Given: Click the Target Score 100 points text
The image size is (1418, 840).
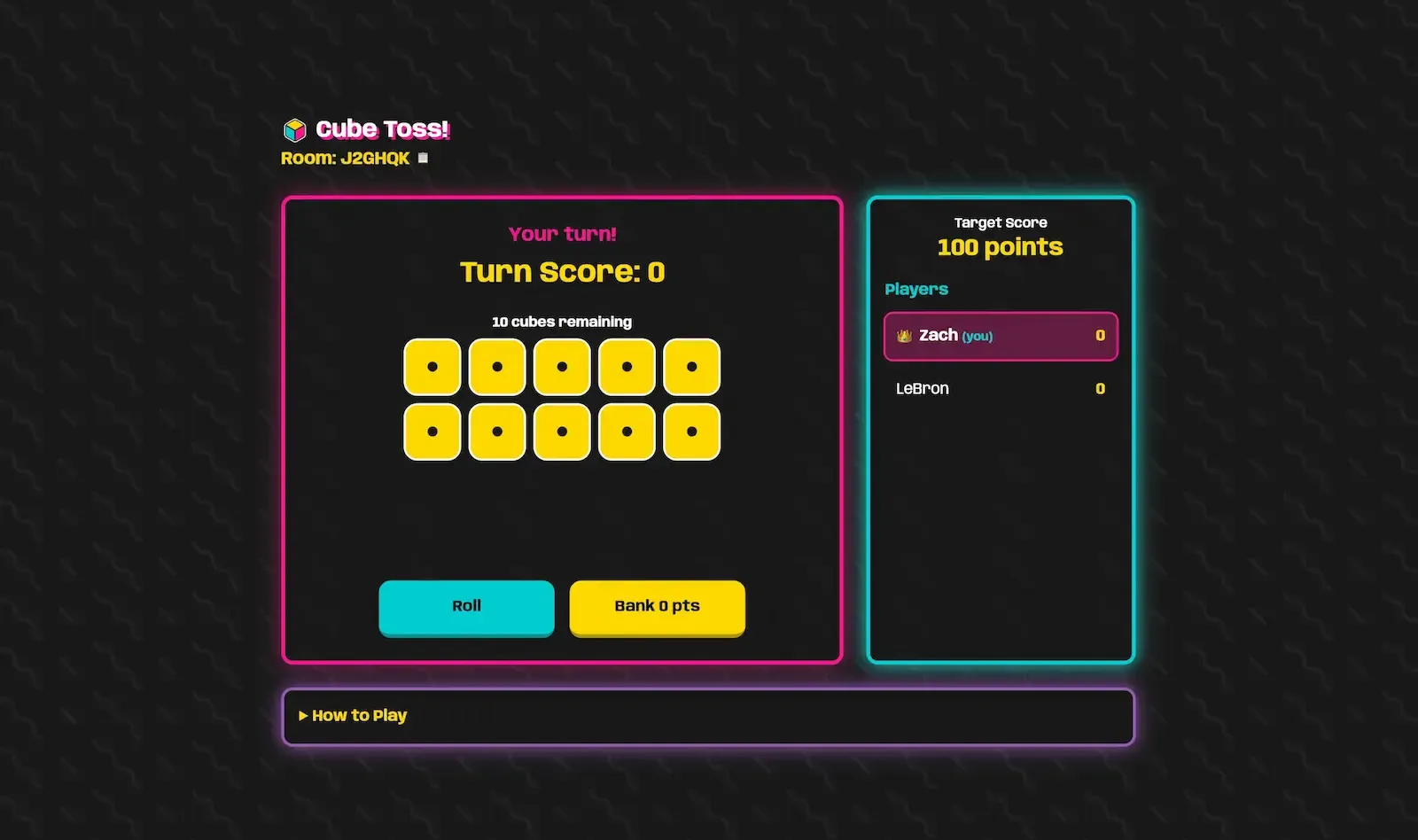Looking at the screenshot, I should (999, 237).
